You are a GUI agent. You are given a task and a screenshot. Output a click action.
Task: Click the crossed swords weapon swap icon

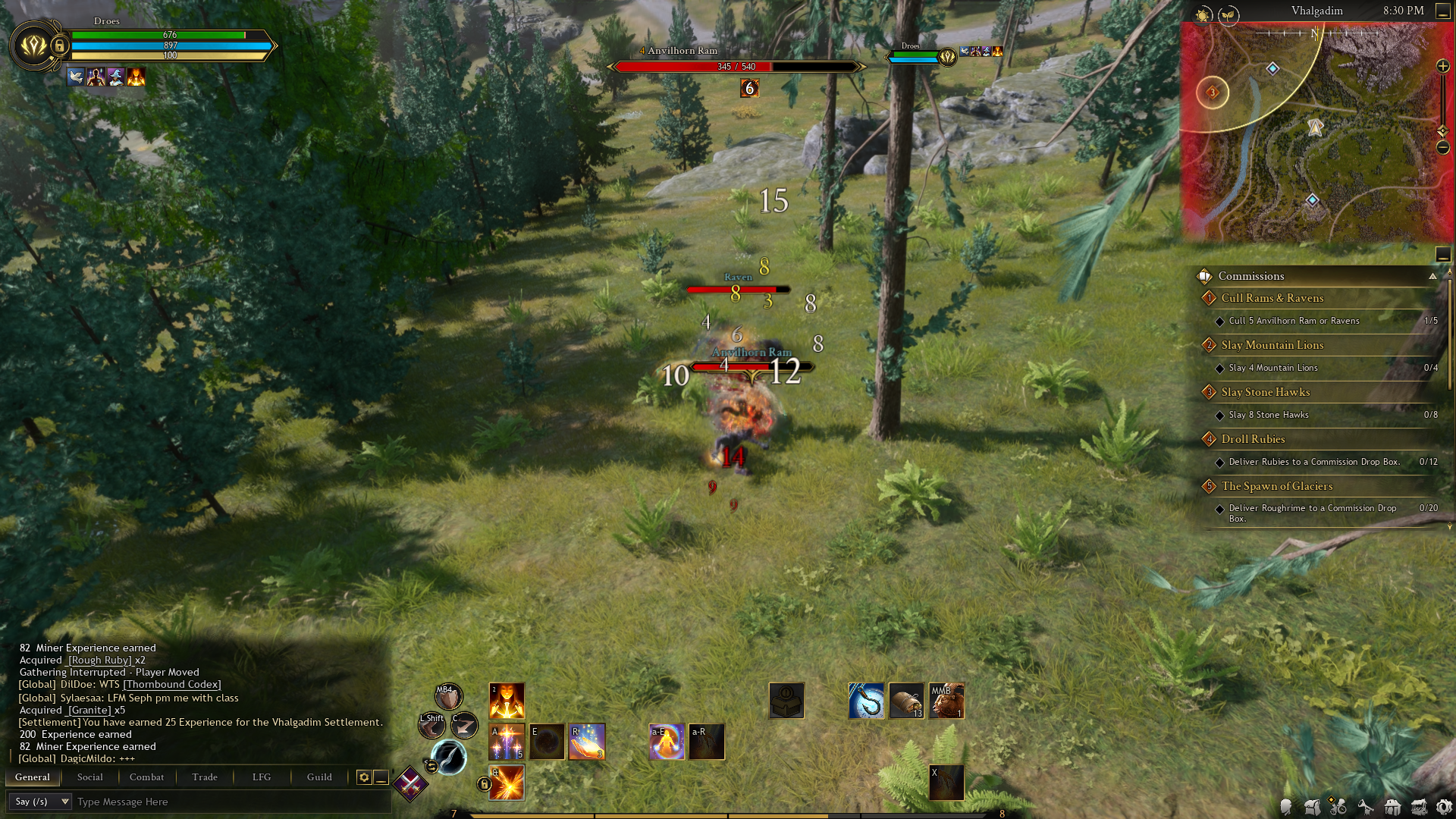pos(410,783)
